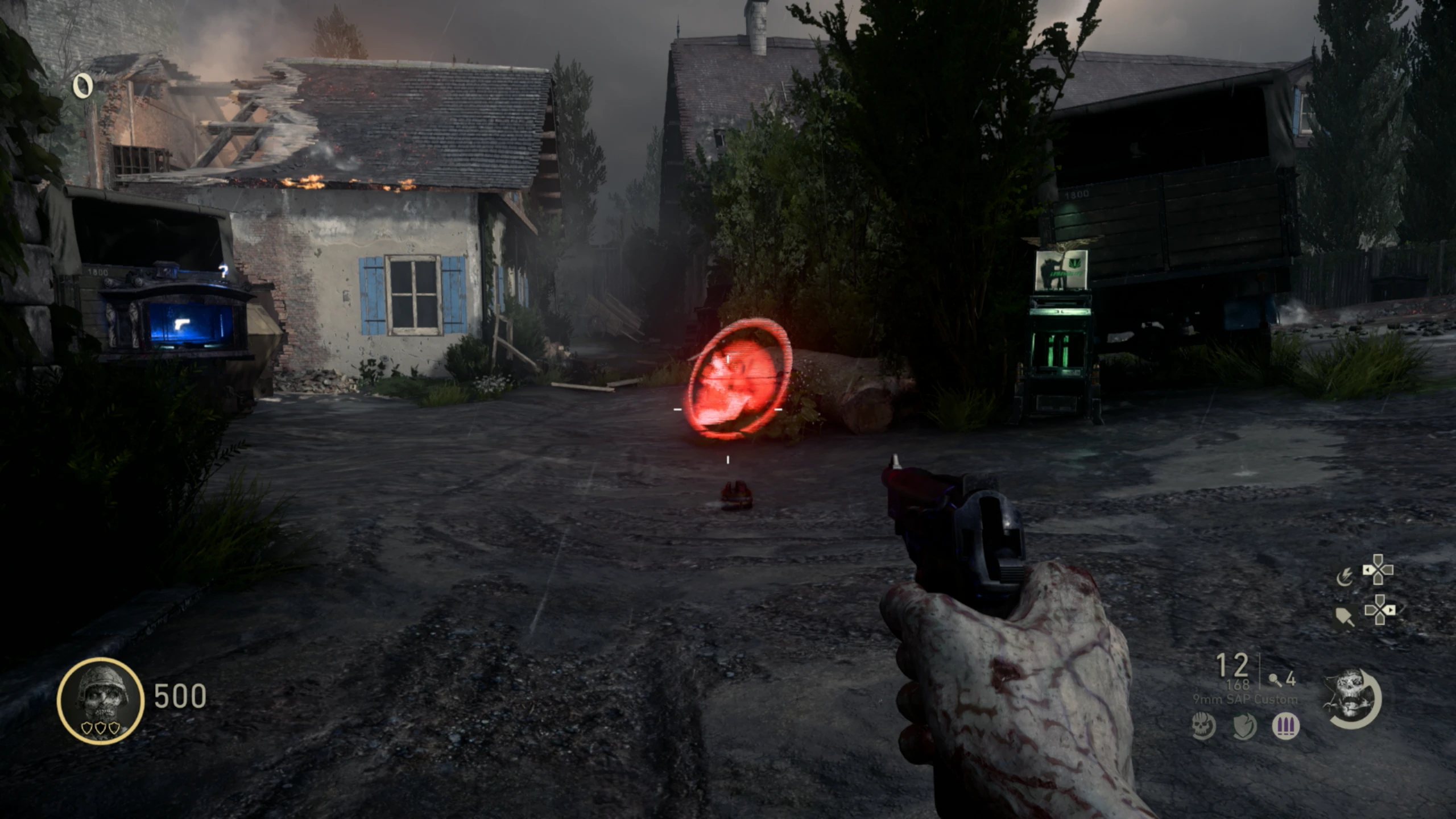Select the small skull perk icon
The width and height of the screenshot is (1456, 819).
point(1203,726)
